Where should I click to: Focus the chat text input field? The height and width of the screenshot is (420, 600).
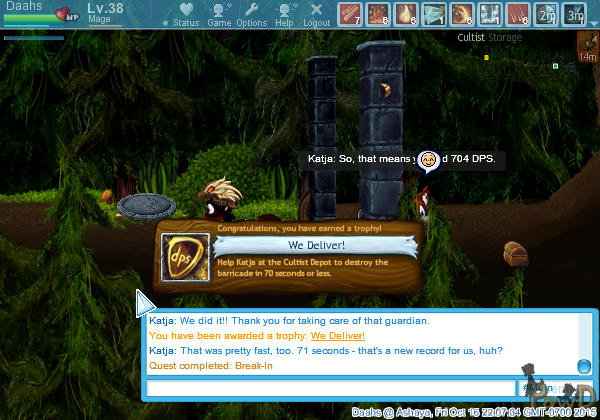(330, 388)
